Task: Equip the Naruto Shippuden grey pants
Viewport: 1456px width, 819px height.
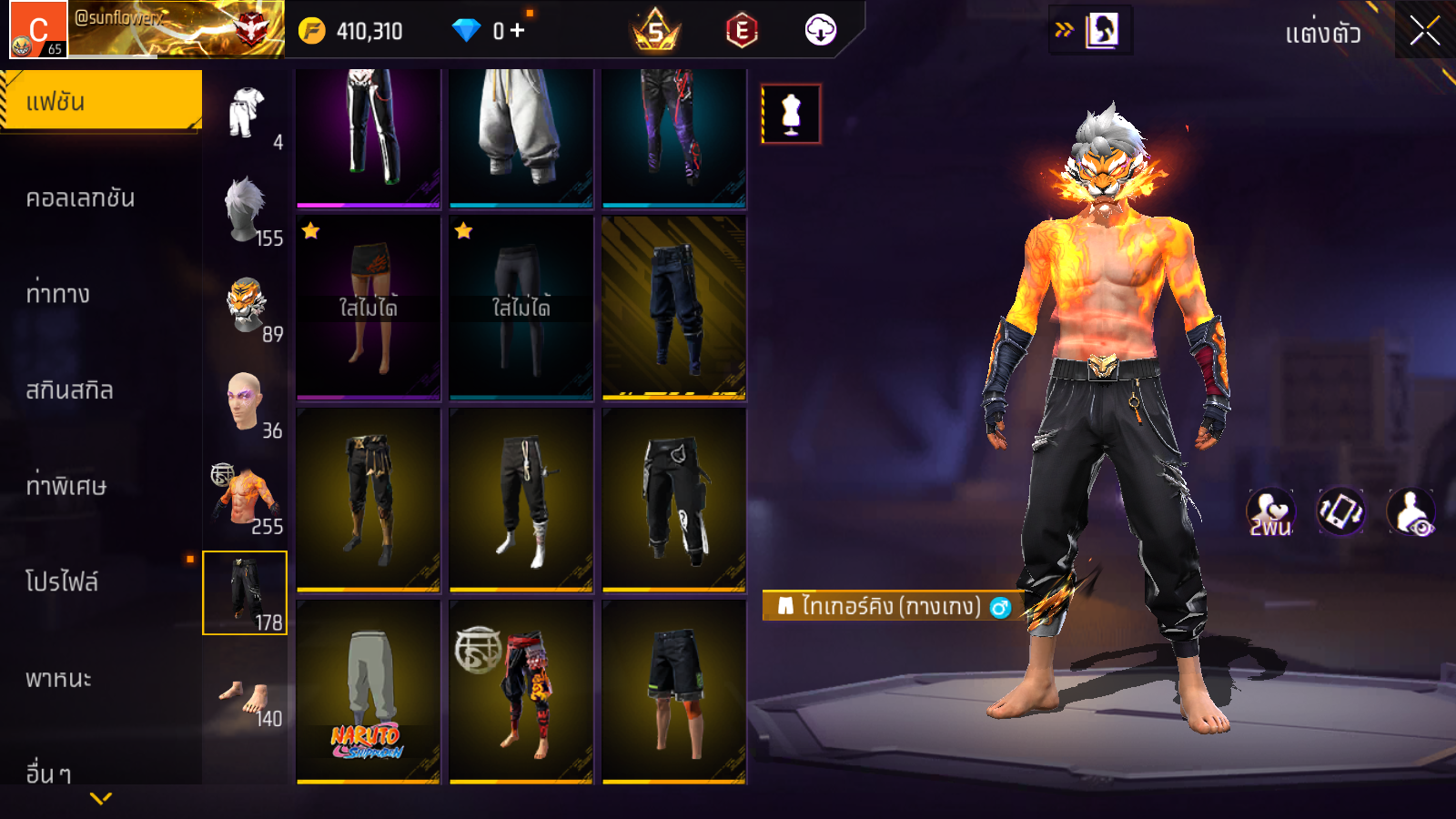Action: click(369, 692)
